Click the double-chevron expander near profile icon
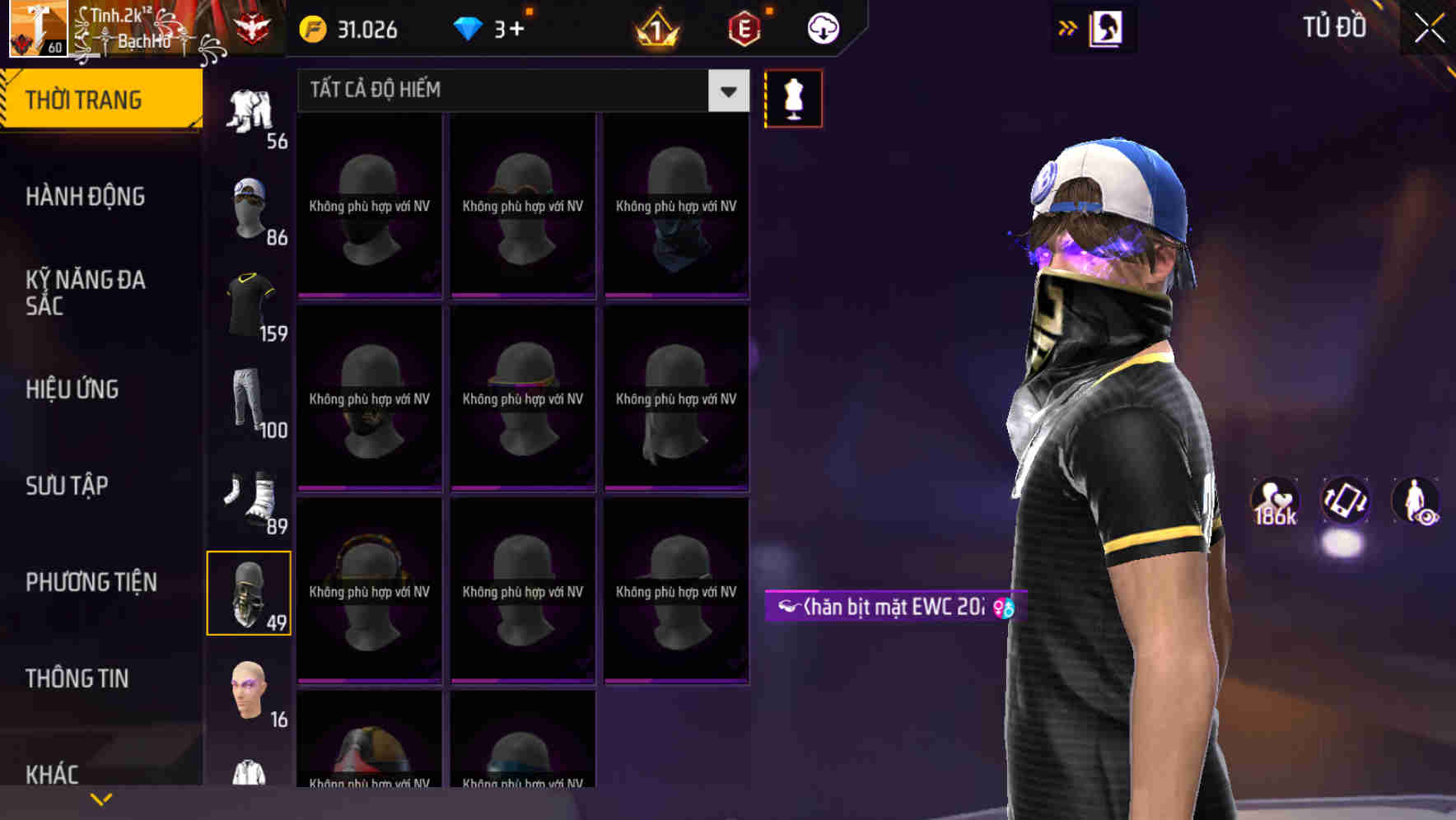 click(1068, 27)
